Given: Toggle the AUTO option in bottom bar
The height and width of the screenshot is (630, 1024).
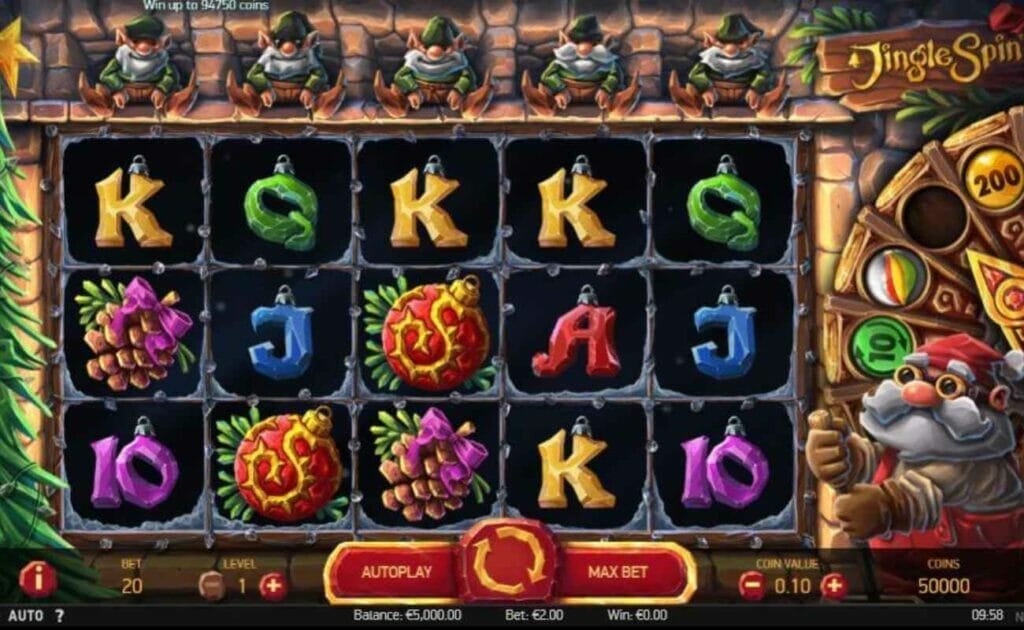Looking at the screenshot, I should click(24, 616).
